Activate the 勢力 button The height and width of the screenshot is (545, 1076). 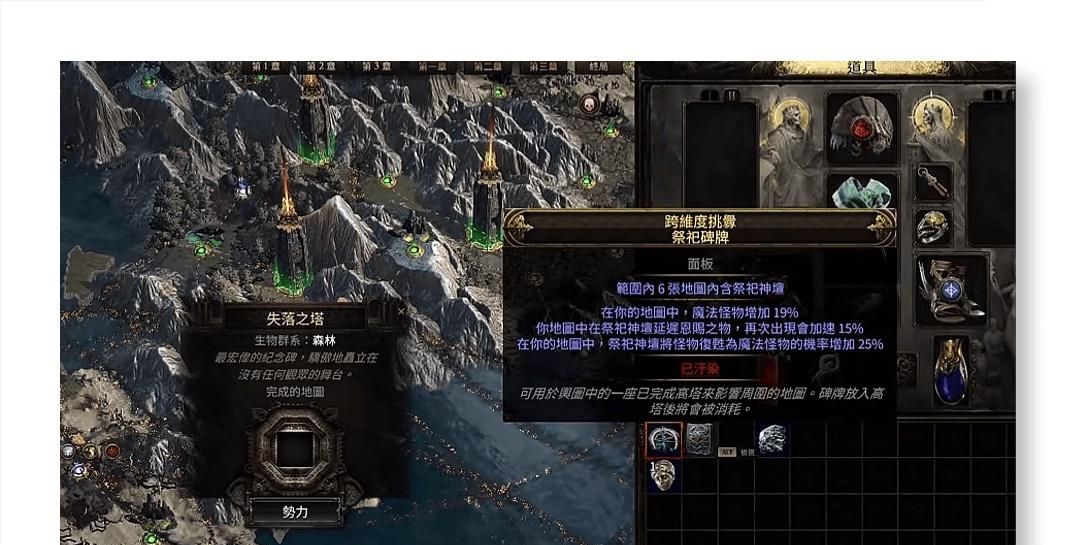click(294, 511)
